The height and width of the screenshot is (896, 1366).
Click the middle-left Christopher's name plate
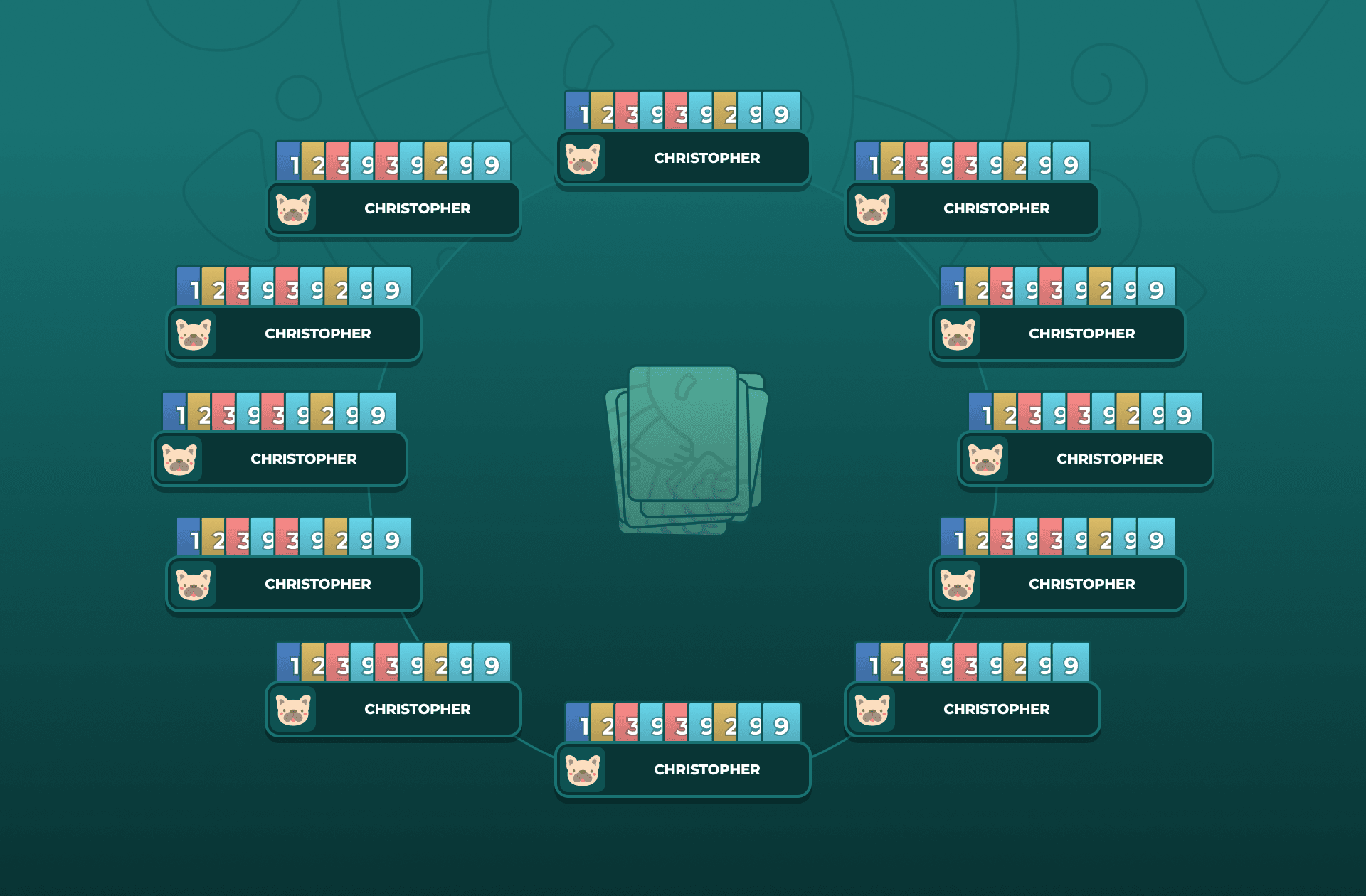tap(305, 459)
